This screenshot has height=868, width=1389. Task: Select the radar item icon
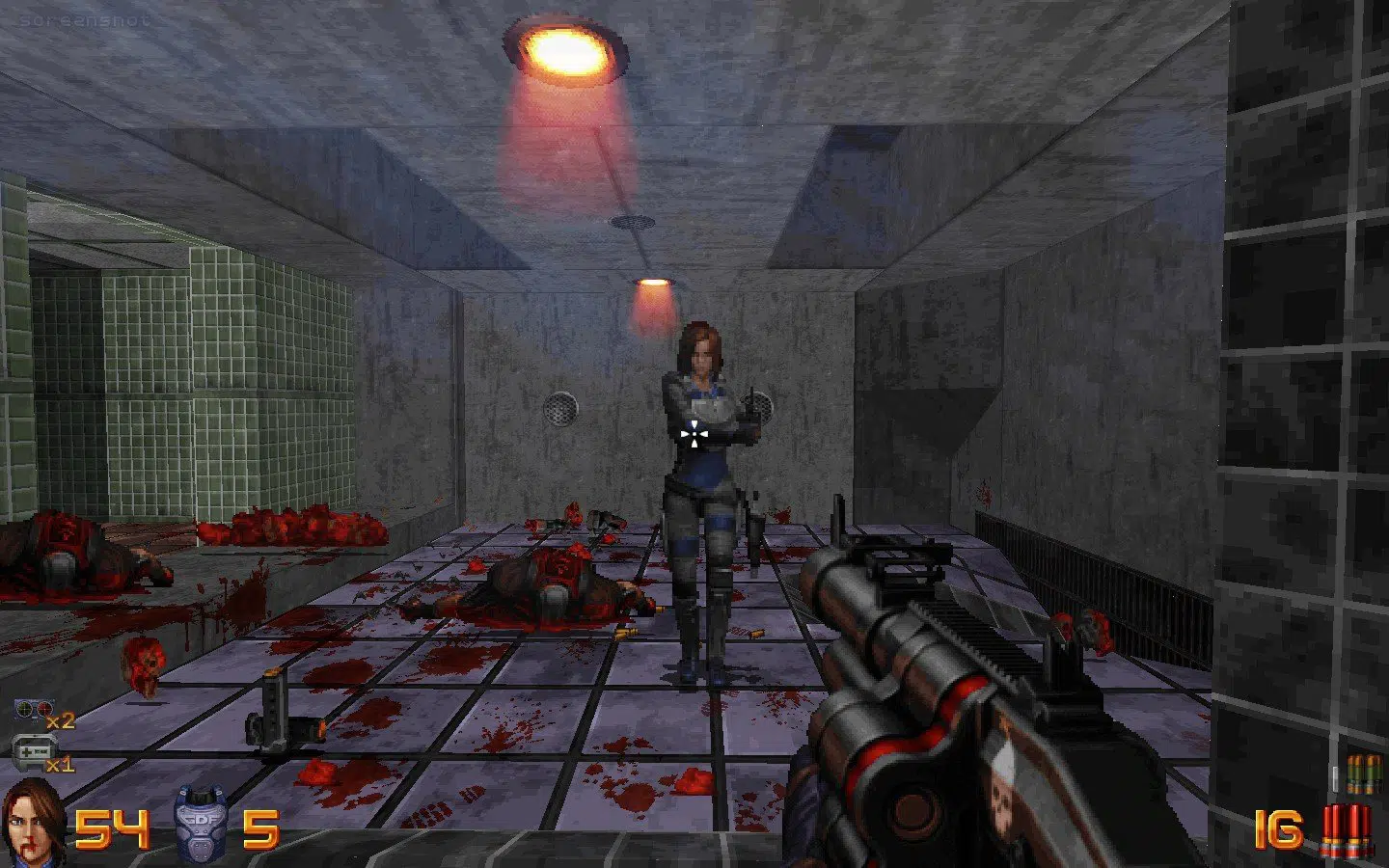coord(33,712)
